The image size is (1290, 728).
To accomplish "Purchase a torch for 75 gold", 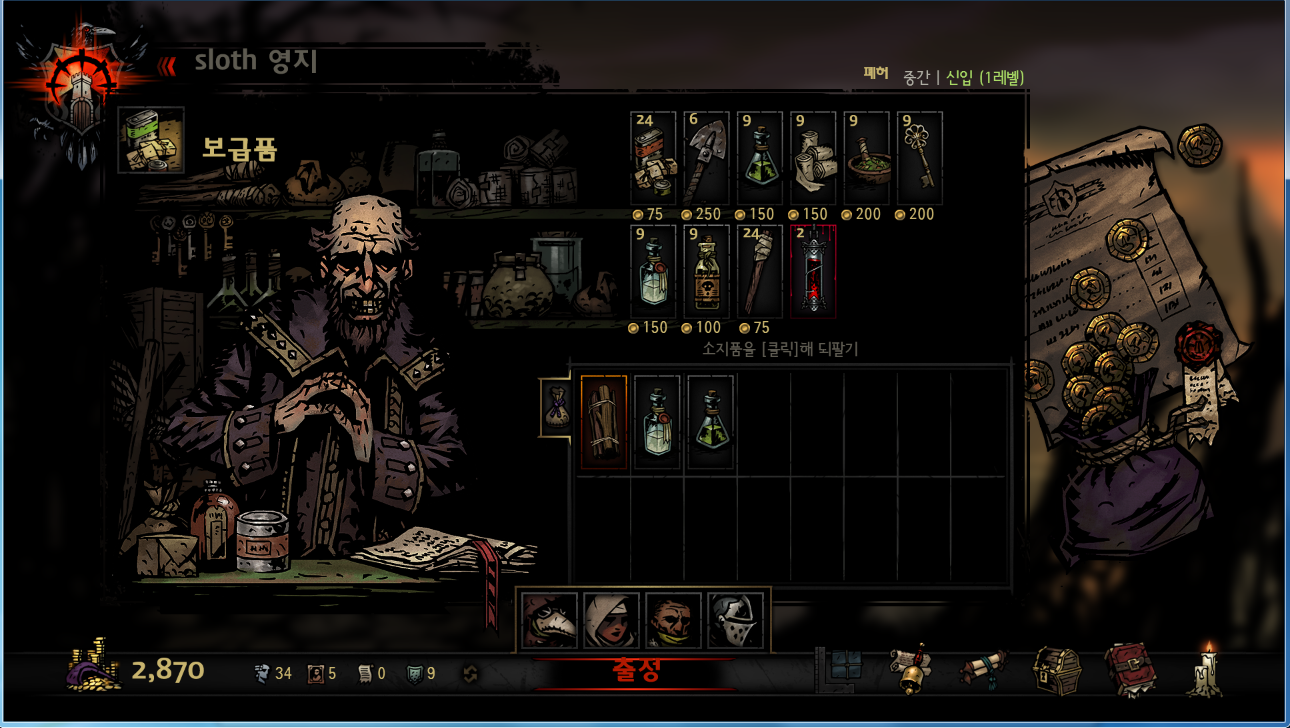I will click(x=759, y=272).
